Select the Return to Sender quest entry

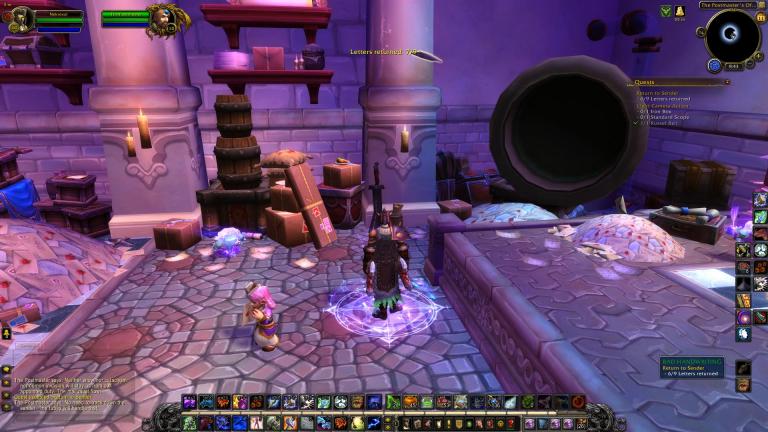click(x=657, y=92)
